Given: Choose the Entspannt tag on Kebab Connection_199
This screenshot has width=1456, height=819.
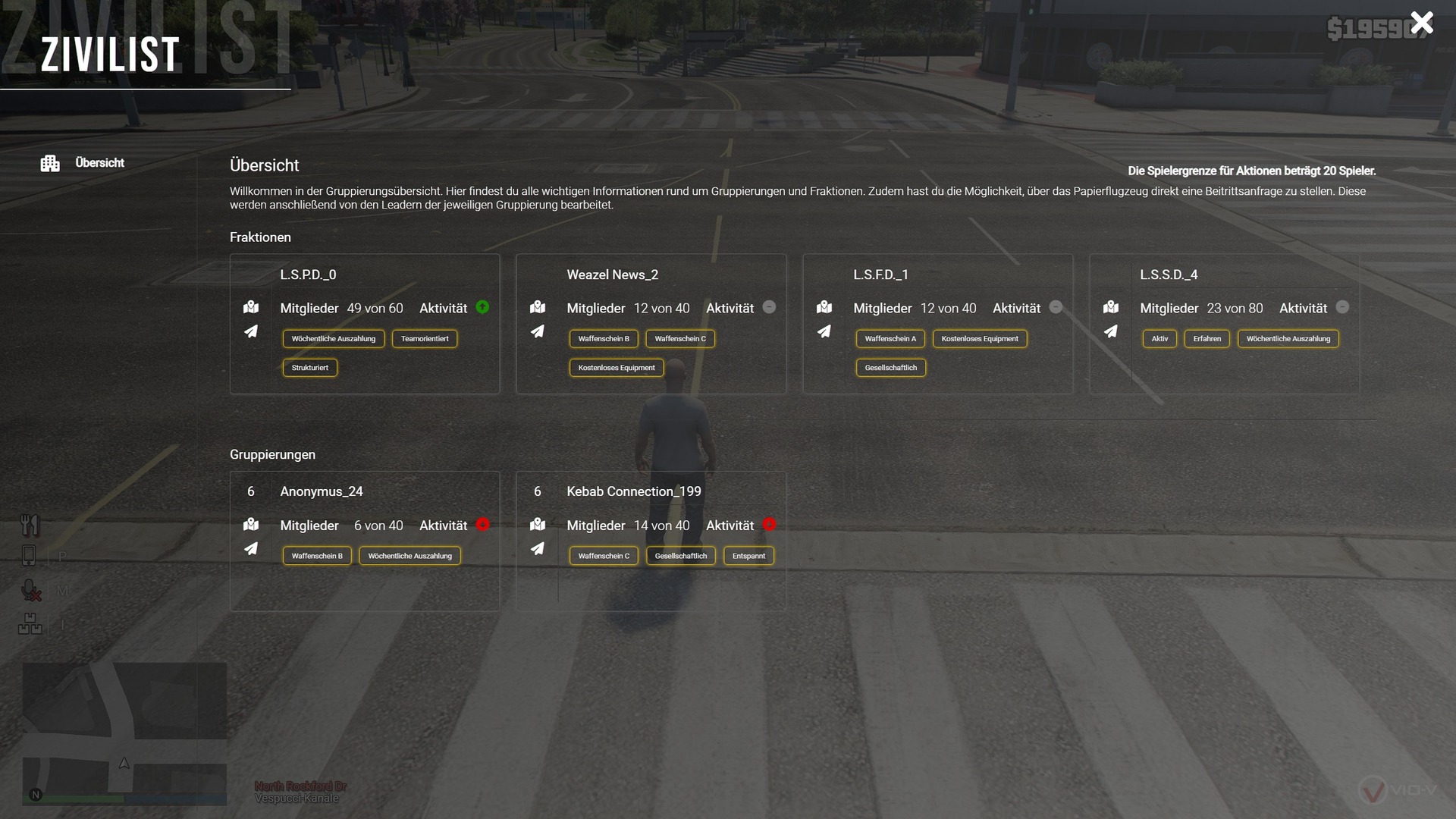Looking at the screenshot, I should pos(748,556).
